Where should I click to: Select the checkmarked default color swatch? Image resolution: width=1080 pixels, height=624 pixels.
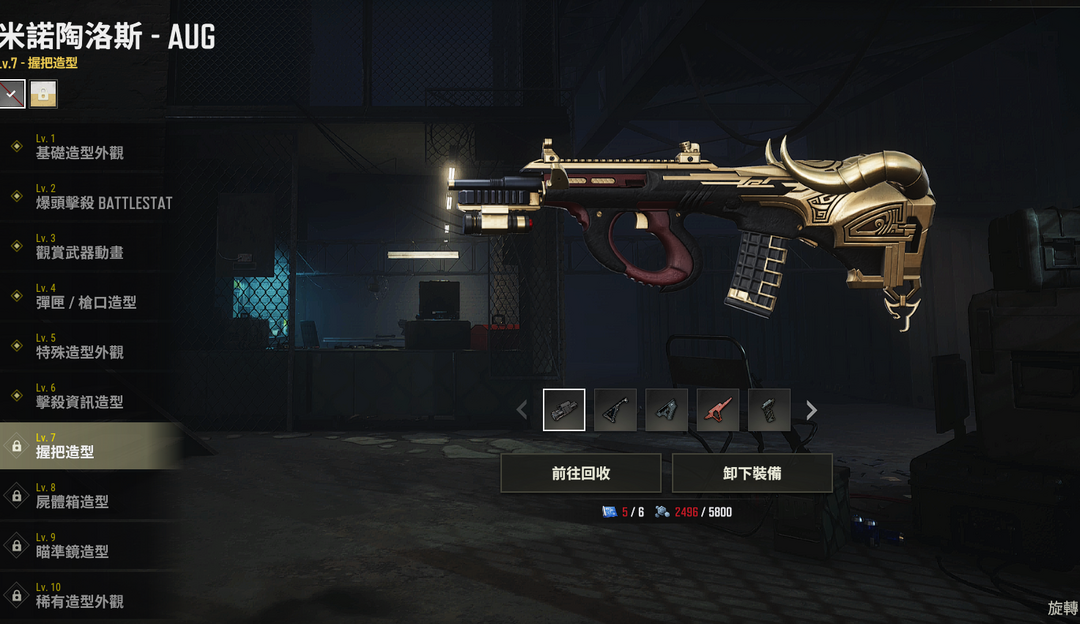click(x=12, y=94)
